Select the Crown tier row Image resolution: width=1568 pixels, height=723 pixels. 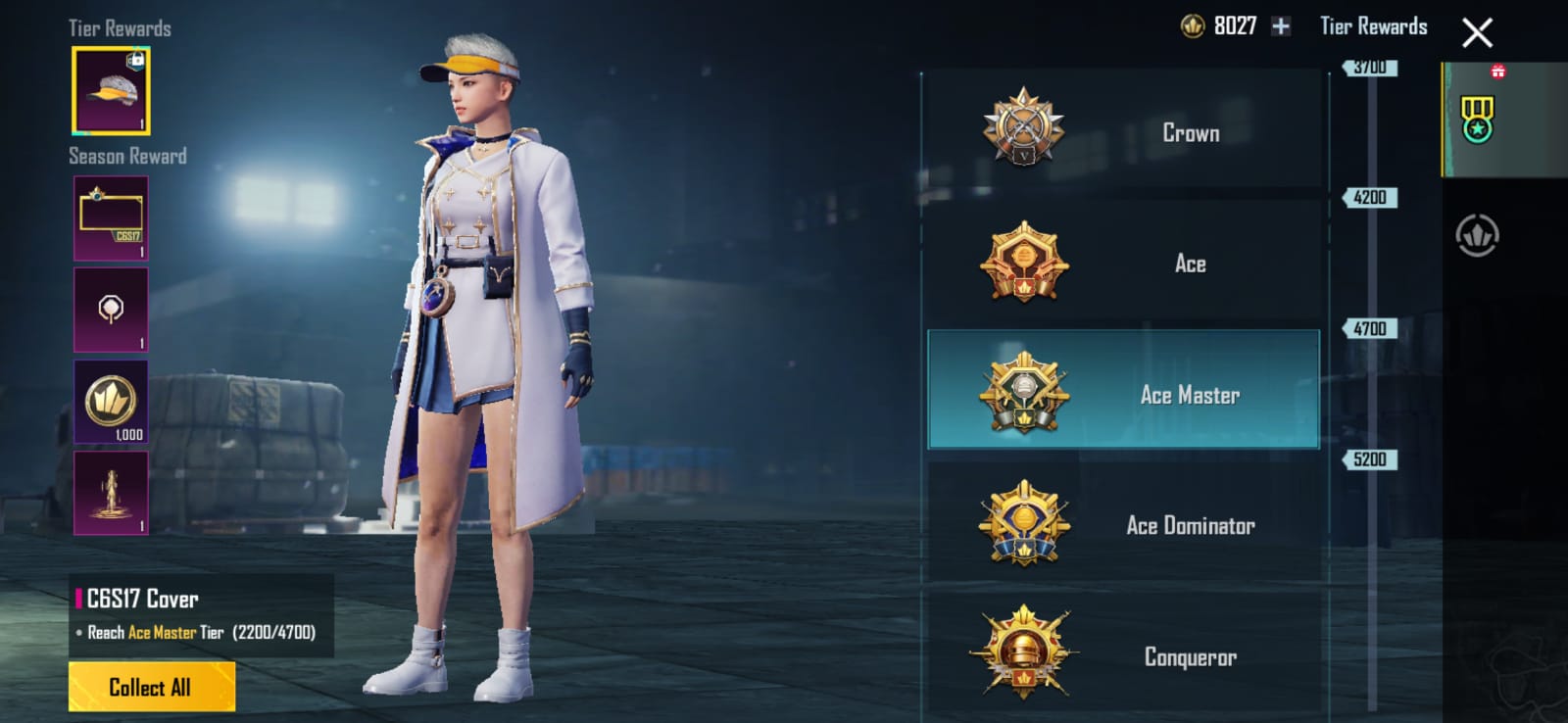coord(1123,130)
